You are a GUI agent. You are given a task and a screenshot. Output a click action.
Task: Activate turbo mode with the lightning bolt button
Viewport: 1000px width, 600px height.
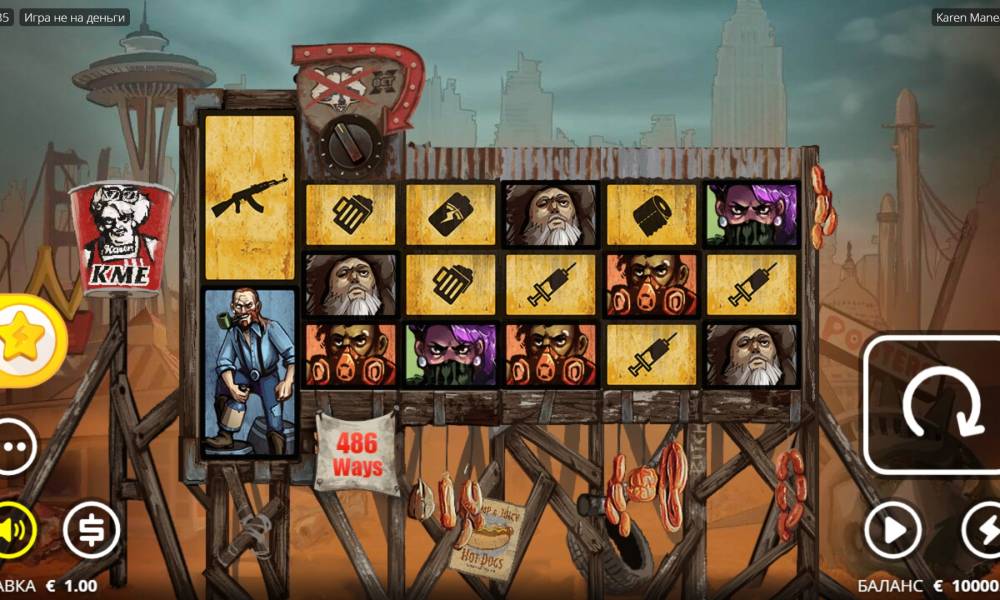point(982,530)
